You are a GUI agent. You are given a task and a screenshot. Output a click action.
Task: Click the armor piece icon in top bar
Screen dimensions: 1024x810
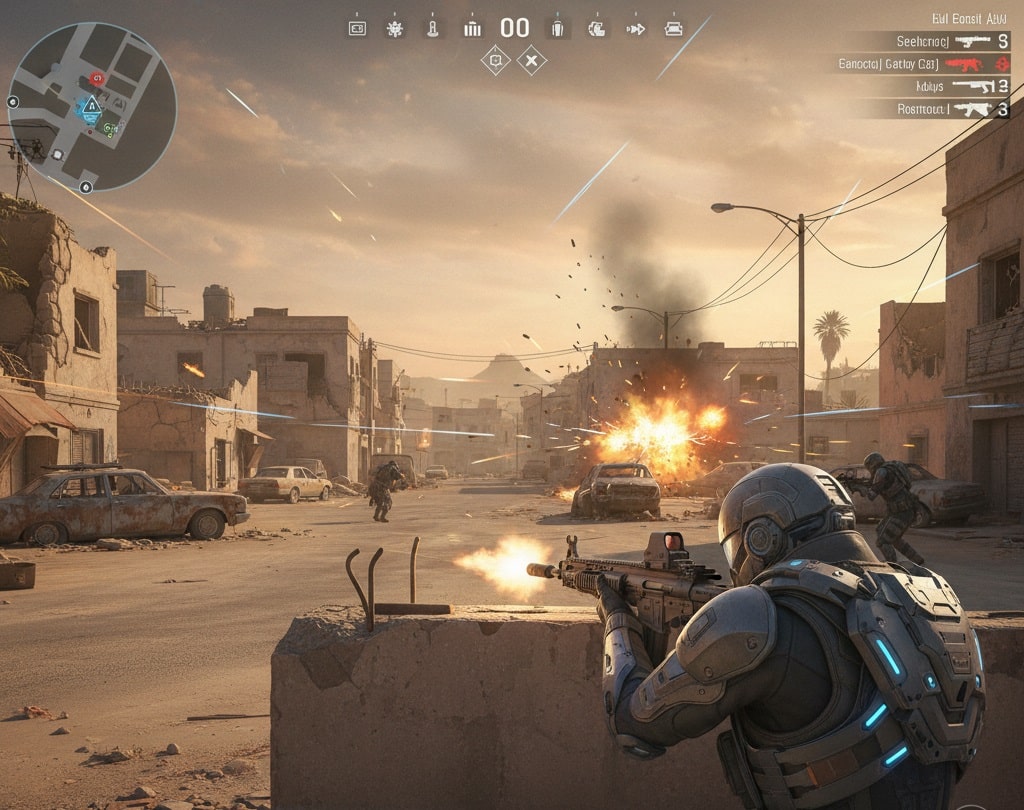[x=597, y=28]
